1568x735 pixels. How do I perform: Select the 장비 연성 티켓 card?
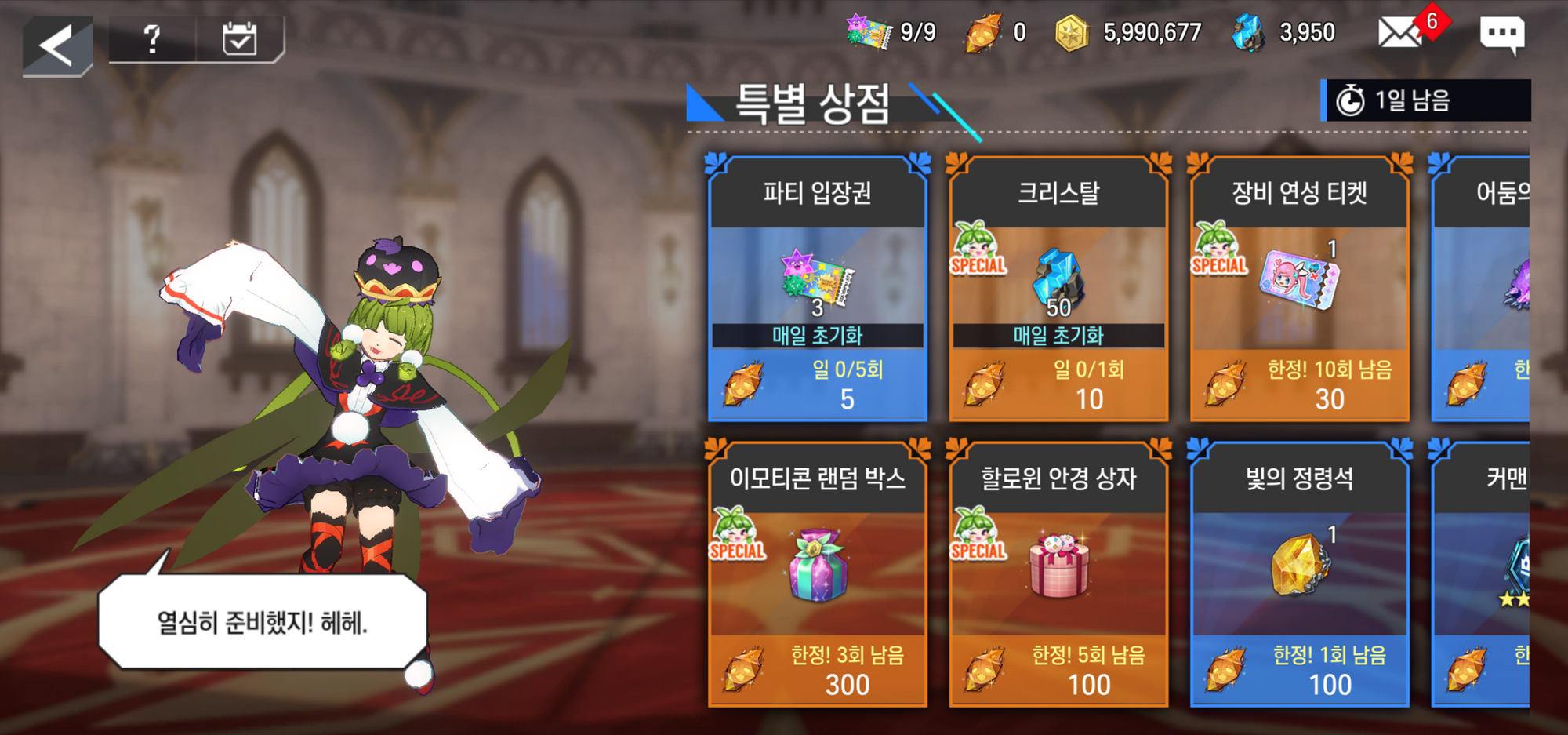[1299, 289]
